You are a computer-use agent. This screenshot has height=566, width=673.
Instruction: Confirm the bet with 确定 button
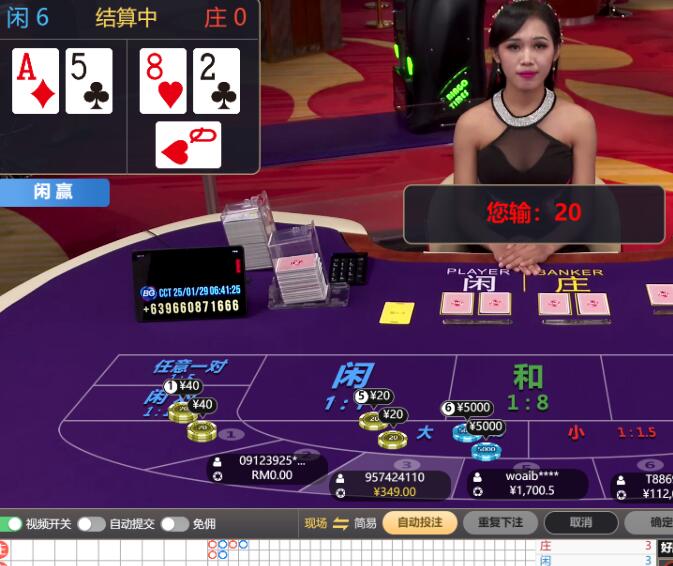point(655,522)
